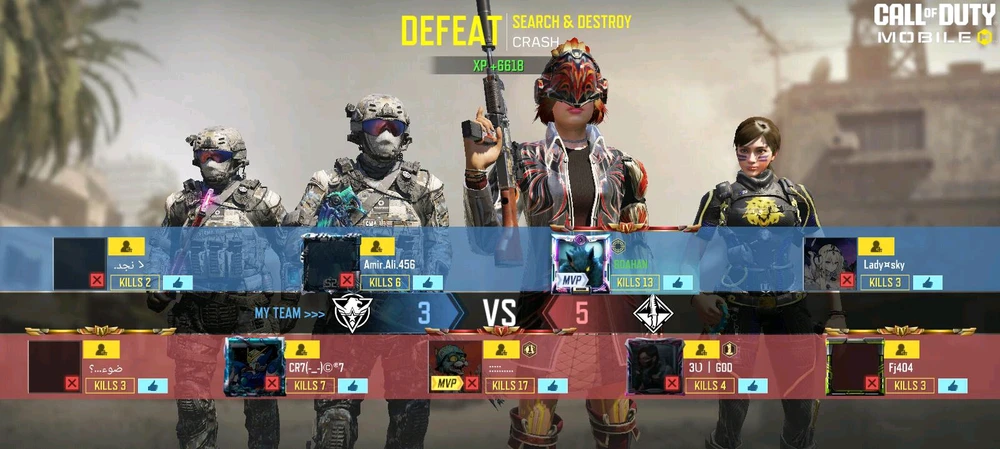Give the enemy MVP with 17 kills a like
The height and width of the screenshot is (449, 1000).
tap(552, 386)
